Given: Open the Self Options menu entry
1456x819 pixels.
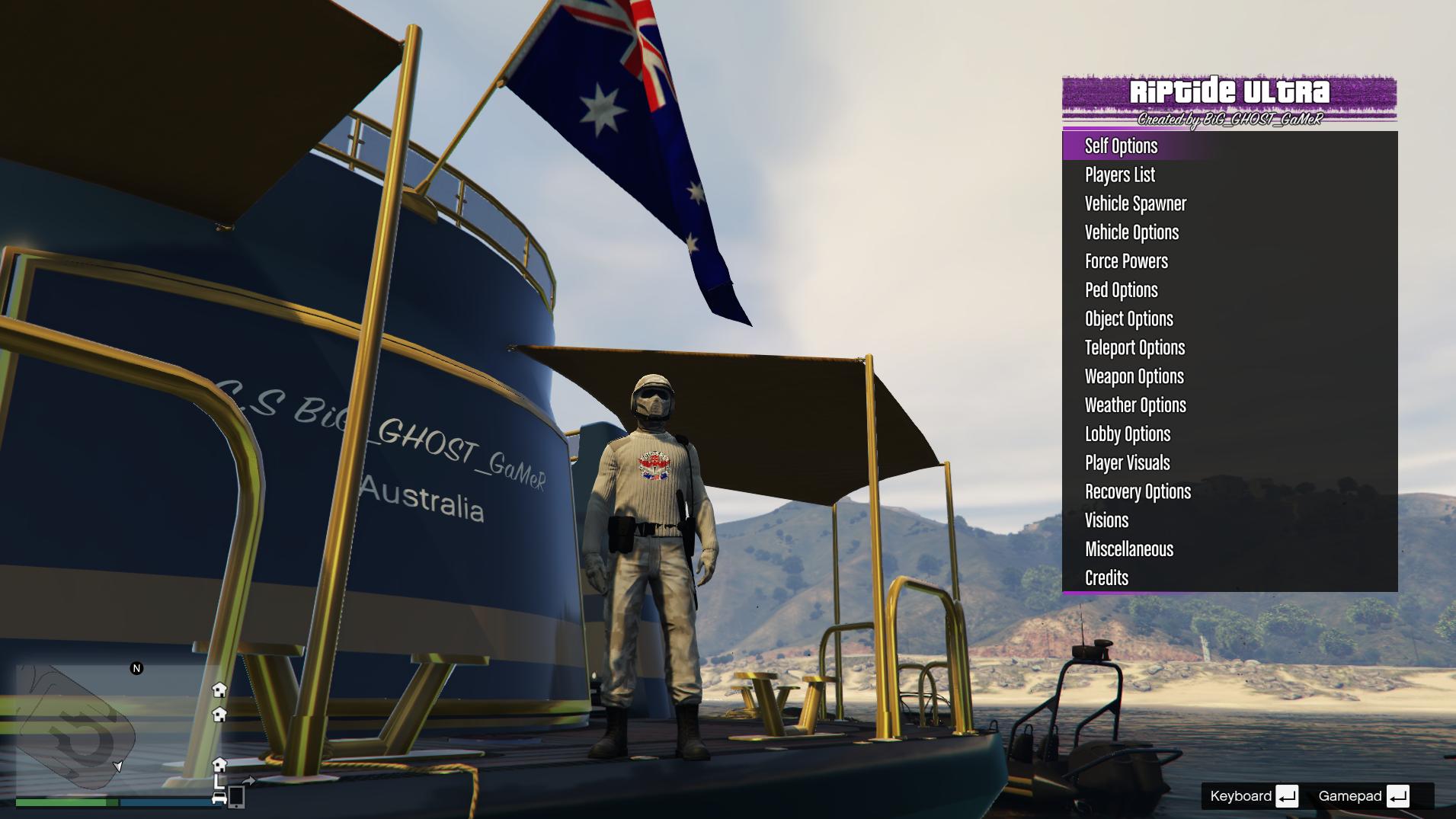Looking at the screenshot, I should [1121, 146].
